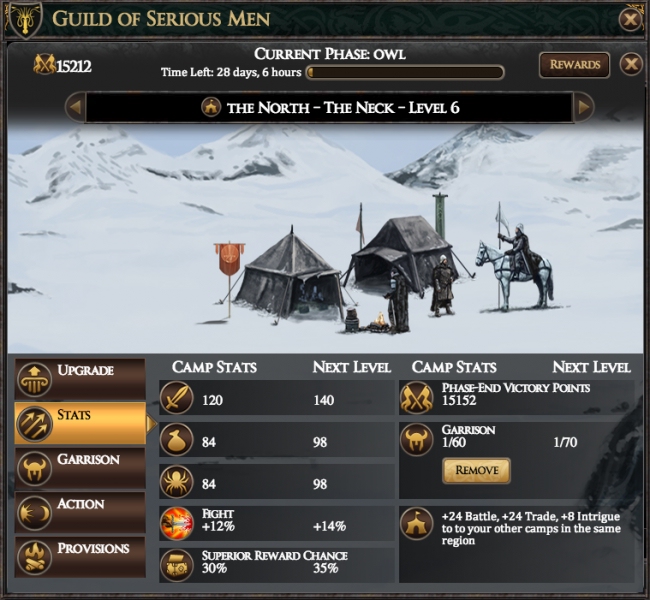Image resolution: width=650 pixels, height=600 pixels.
Task: Click the Phase-End Victory Points icon
Action: click(416, 398)
